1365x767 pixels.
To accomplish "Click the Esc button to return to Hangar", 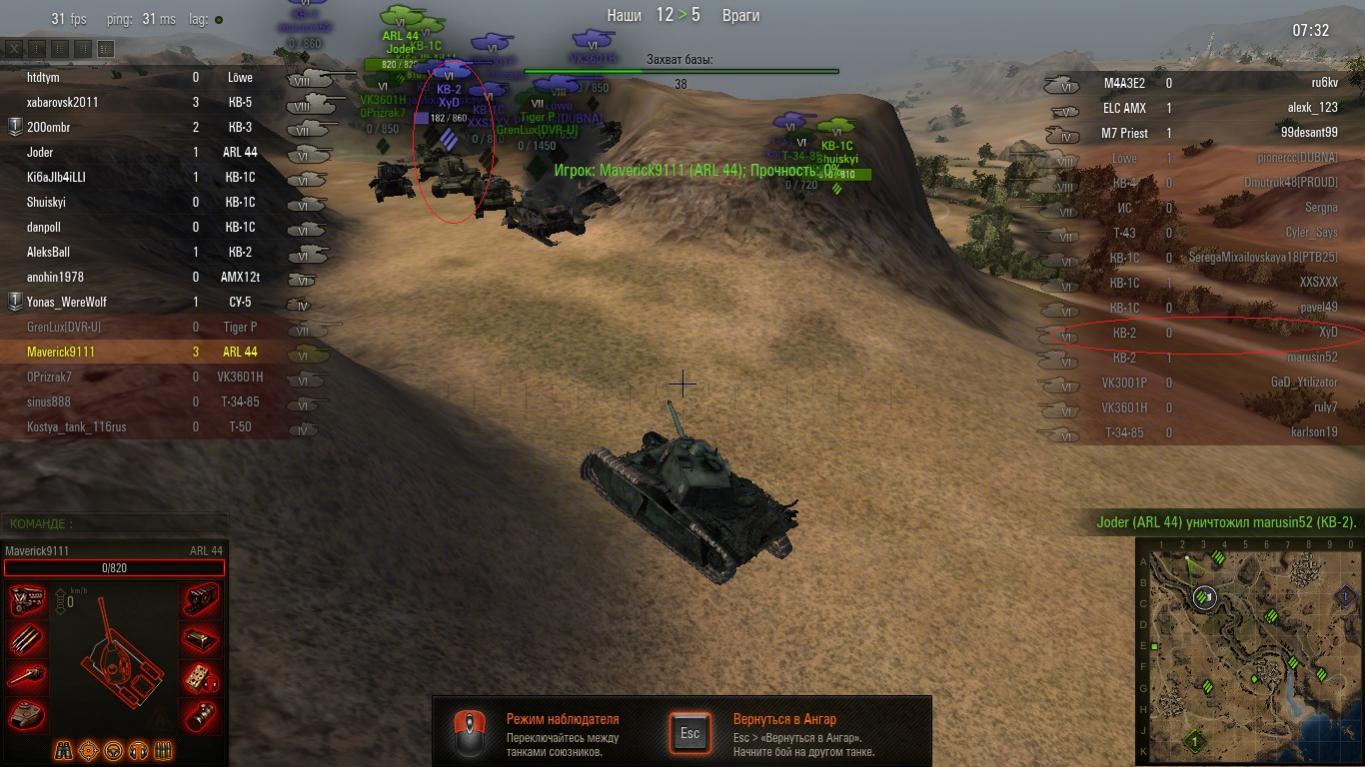I will click(x=690, y=733).
